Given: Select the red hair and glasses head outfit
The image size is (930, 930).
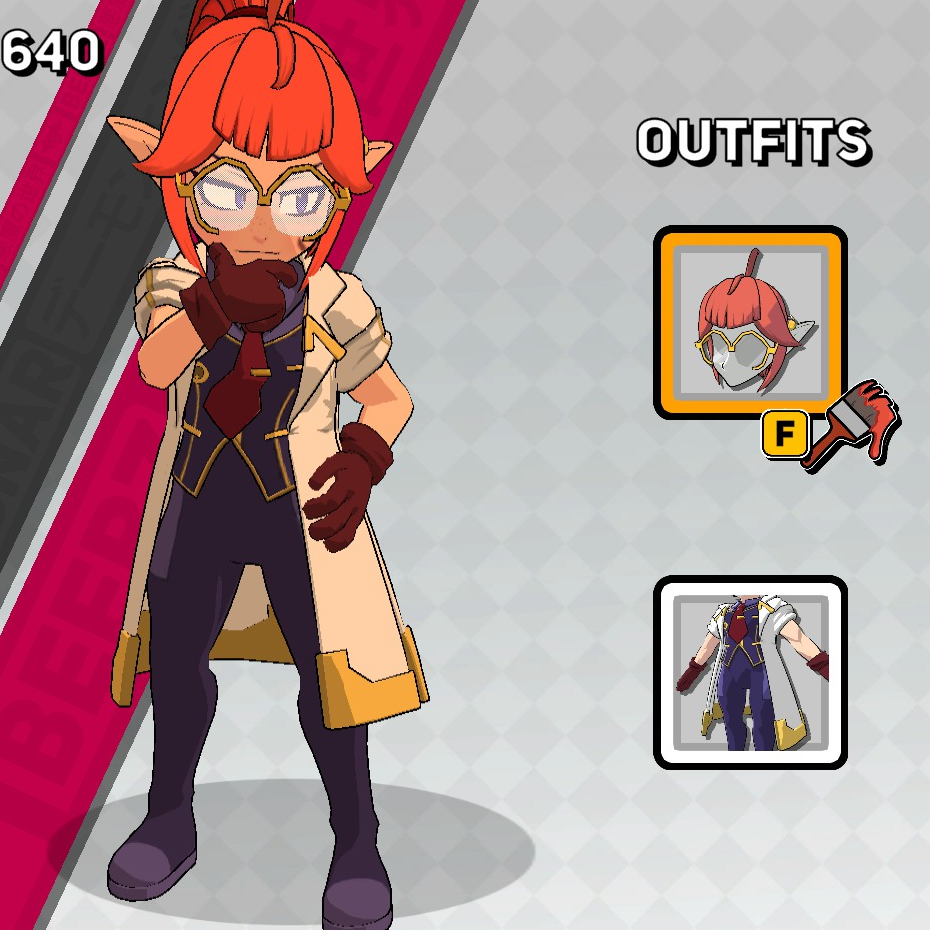Looking at the screenshot, I should click(750, 322).
